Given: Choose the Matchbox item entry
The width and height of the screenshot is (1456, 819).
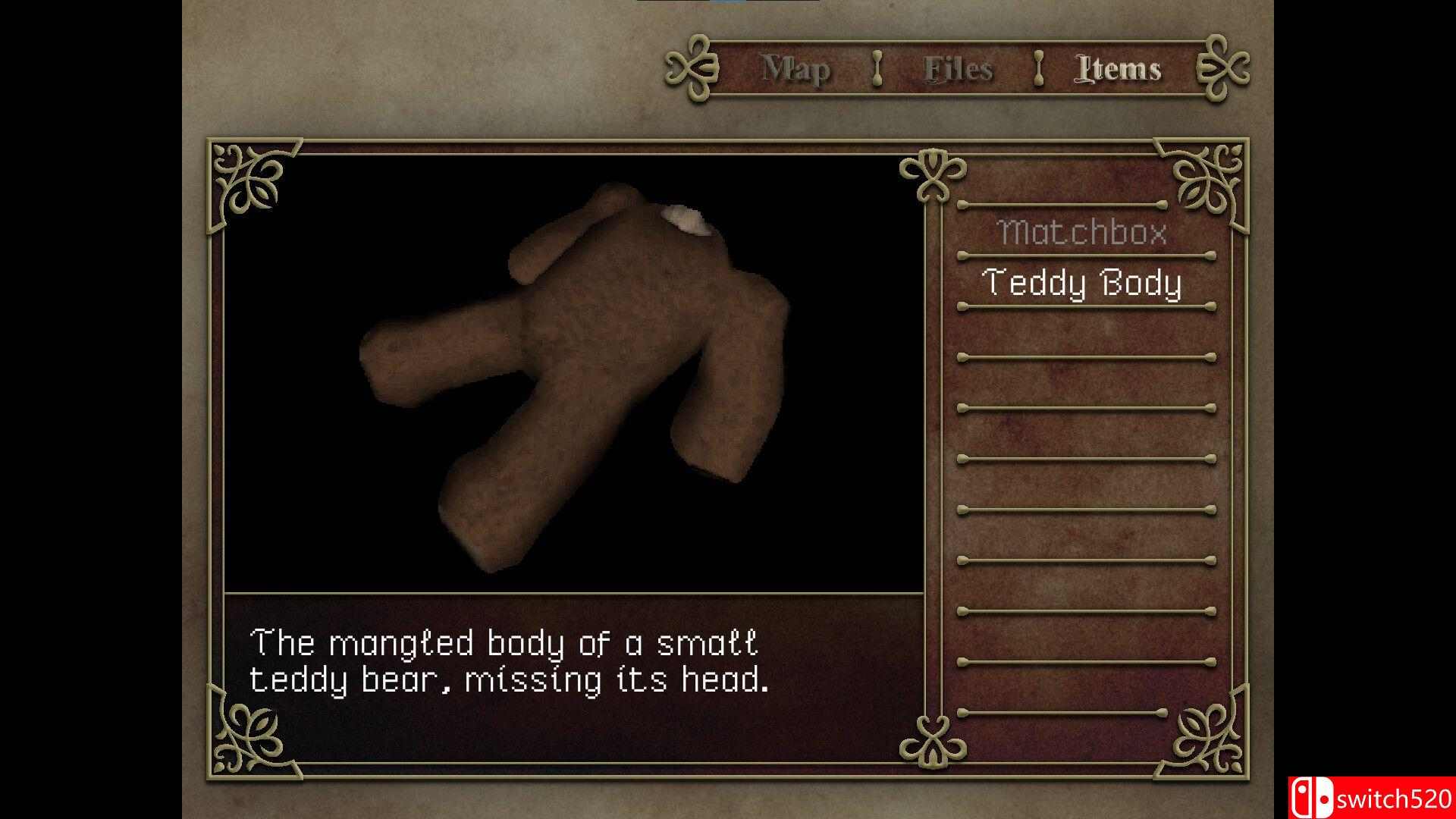Looking at the screenshot, I should (x=1081, y=232).
